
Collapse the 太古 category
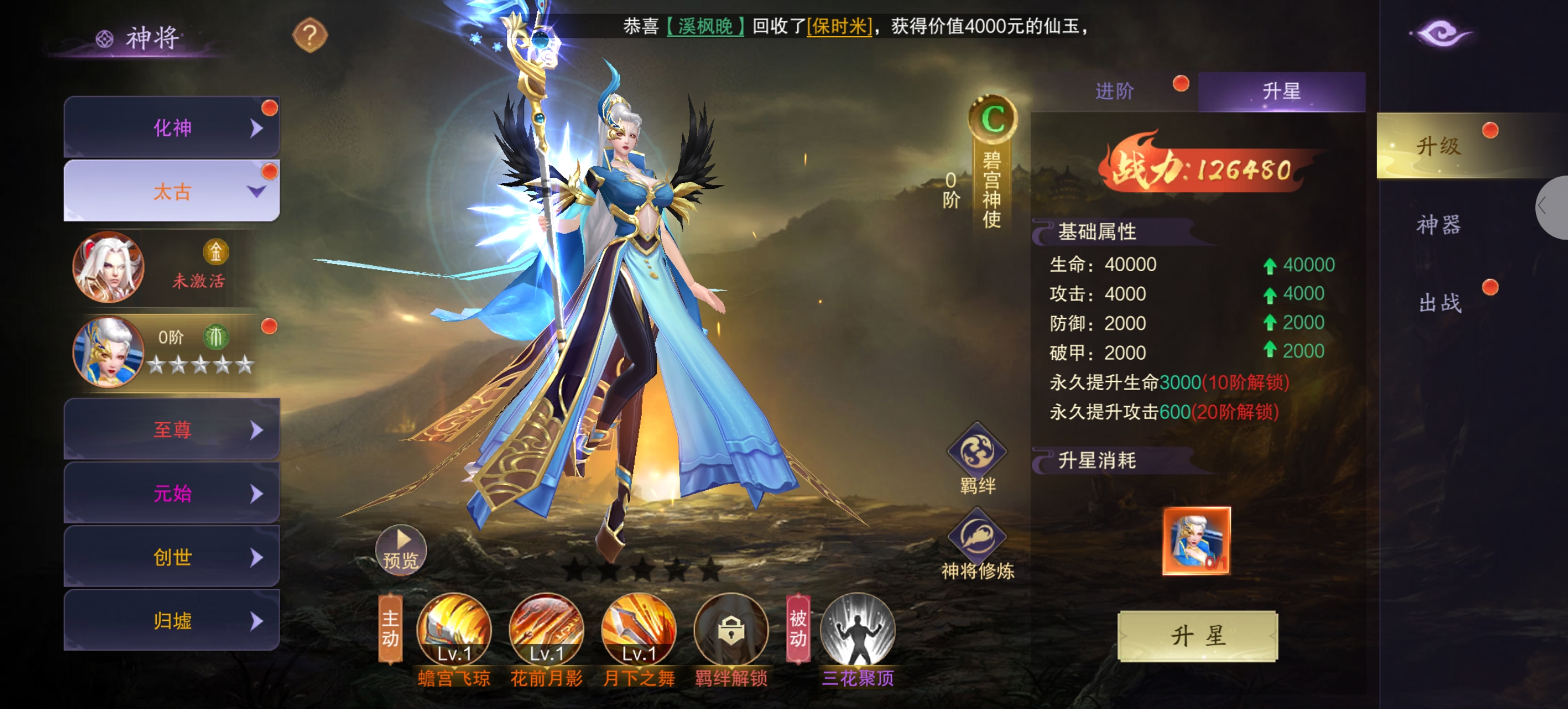[x=171, y=192]
